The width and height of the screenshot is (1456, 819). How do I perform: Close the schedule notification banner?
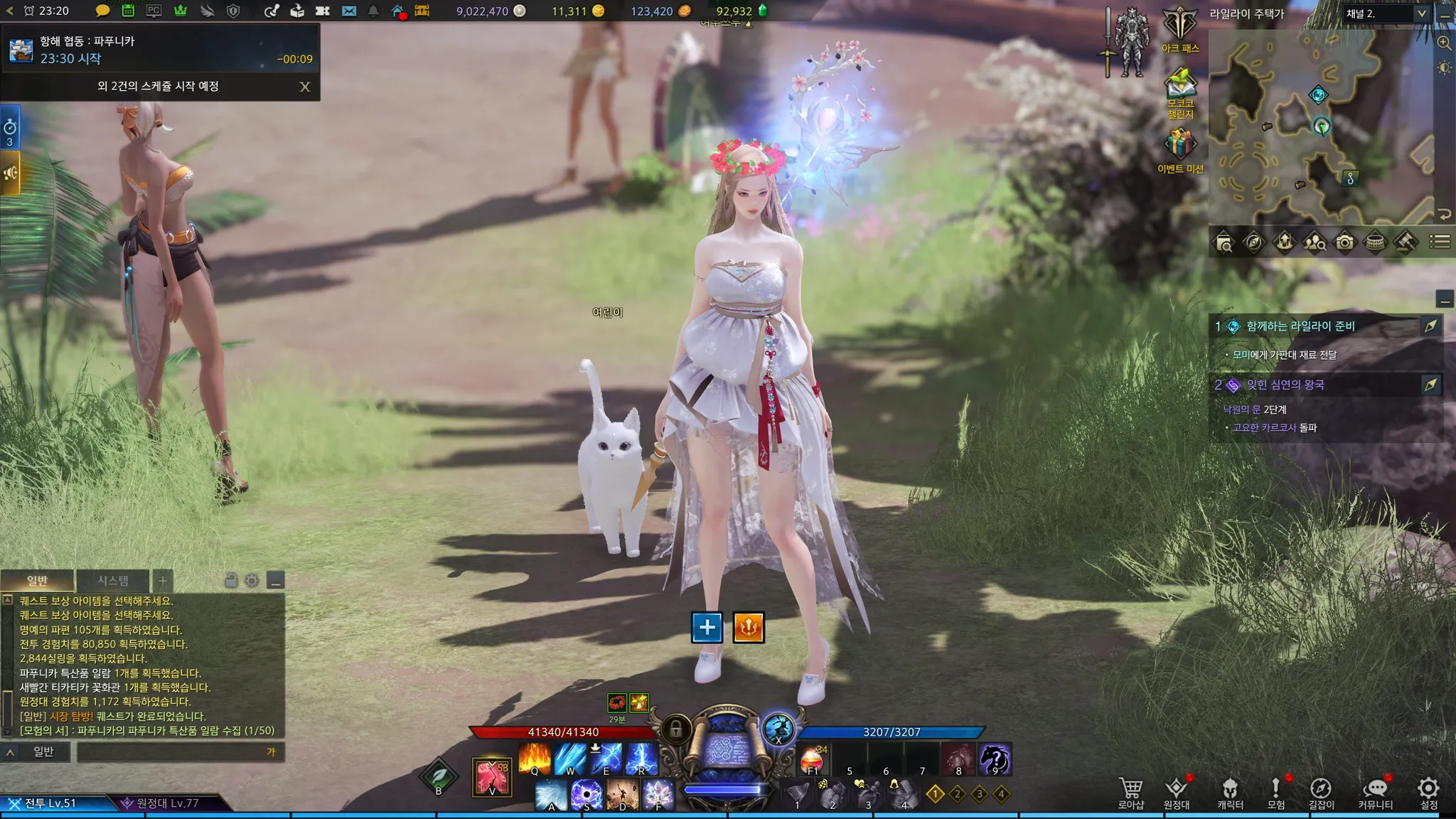(305, 87)
